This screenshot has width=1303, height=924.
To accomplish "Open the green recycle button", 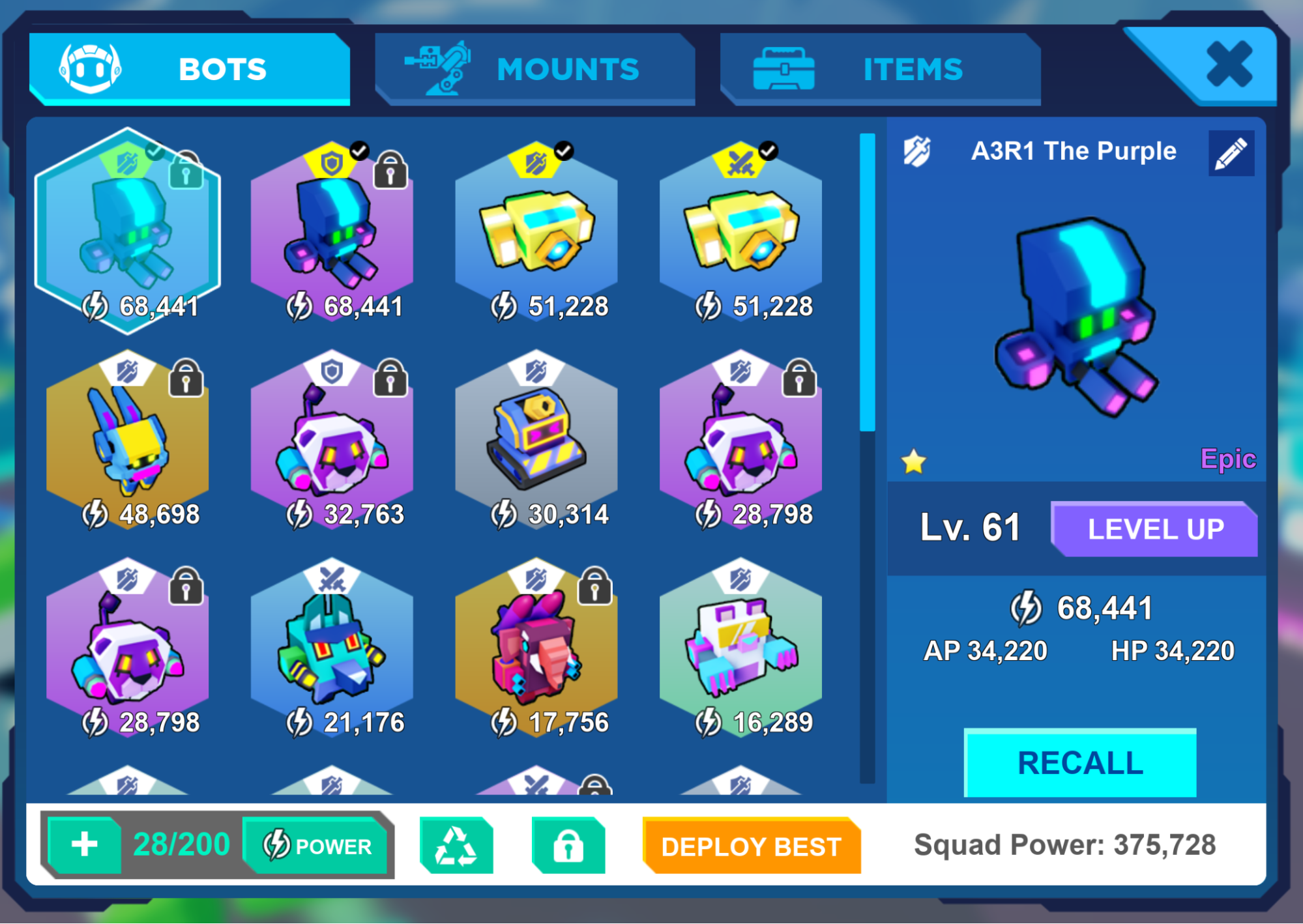I will point(456,846).
